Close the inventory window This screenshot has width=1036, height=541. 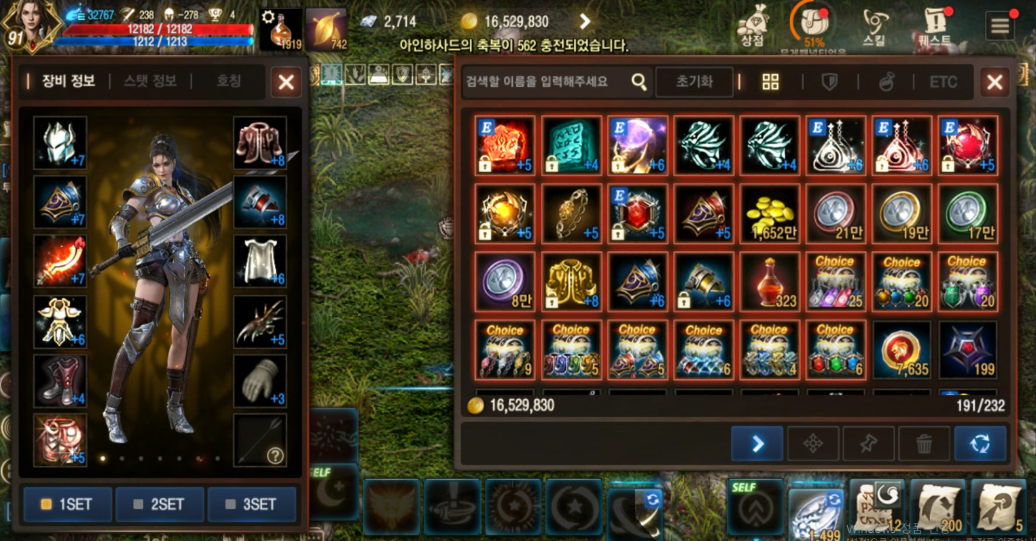click(994, 82)
